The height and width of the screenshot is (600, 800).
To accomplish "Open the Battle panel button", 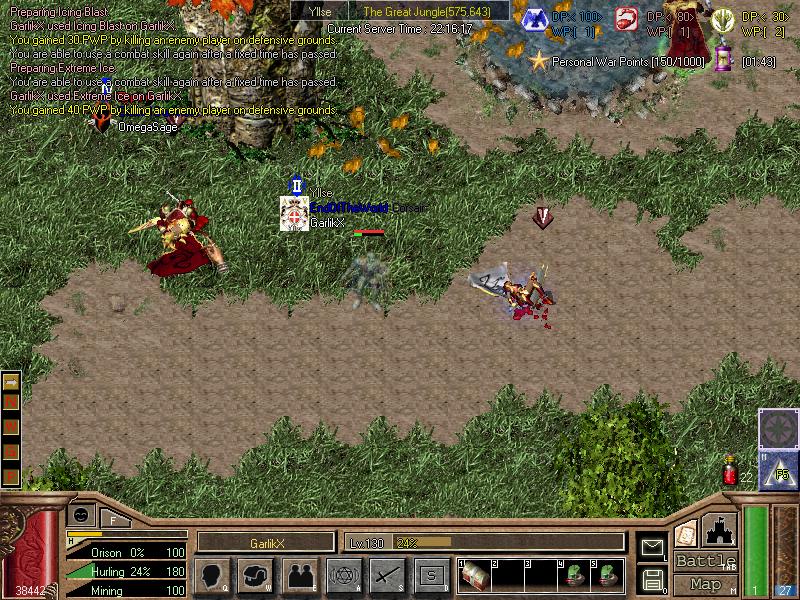I will coord(705,560).
